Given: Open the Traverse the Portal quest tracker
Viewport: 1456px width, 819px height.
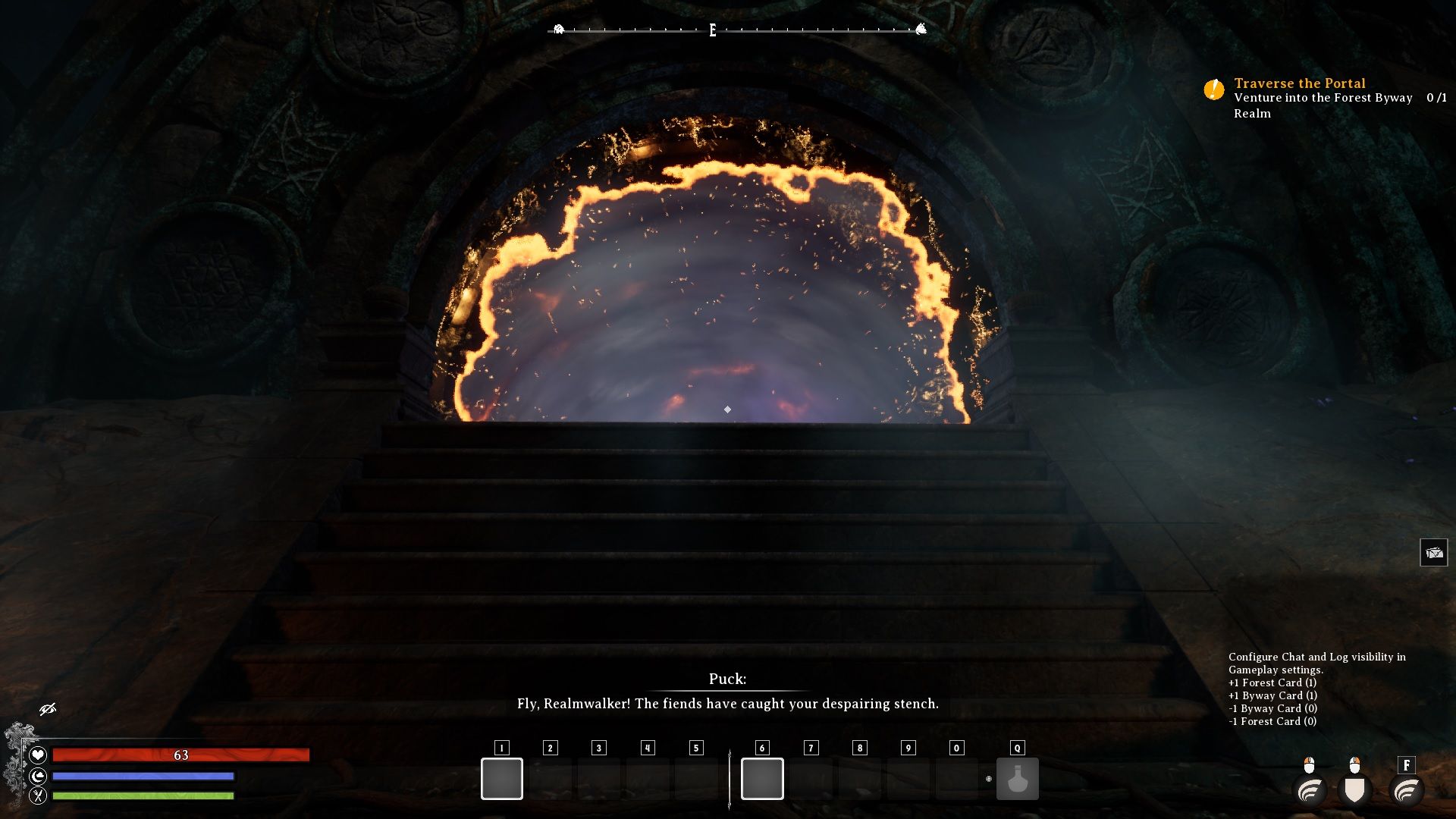Looking at the screenshot, I should tap(1299, 83).
